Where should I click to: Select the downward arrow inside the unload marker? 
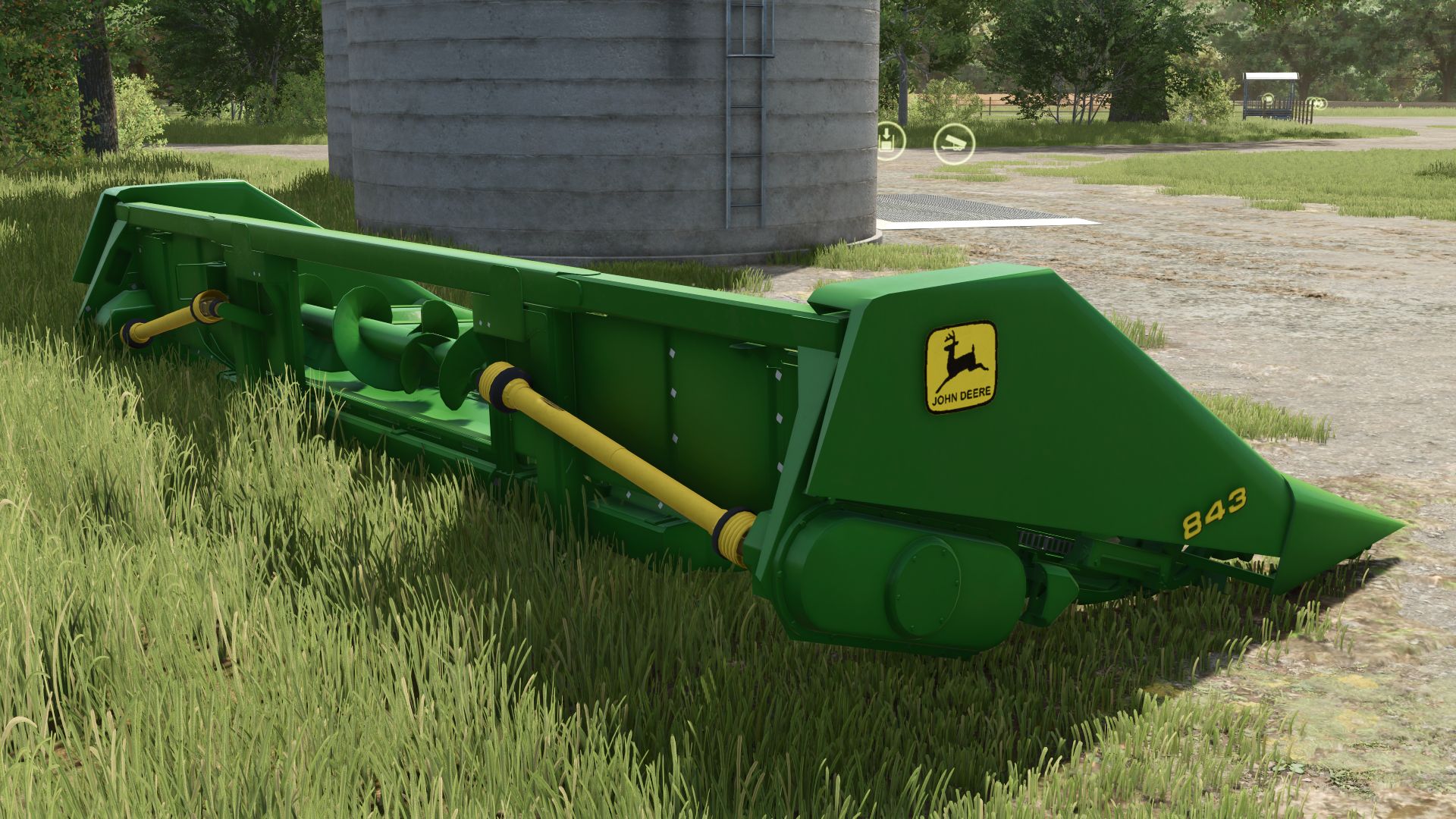point(887,134)
